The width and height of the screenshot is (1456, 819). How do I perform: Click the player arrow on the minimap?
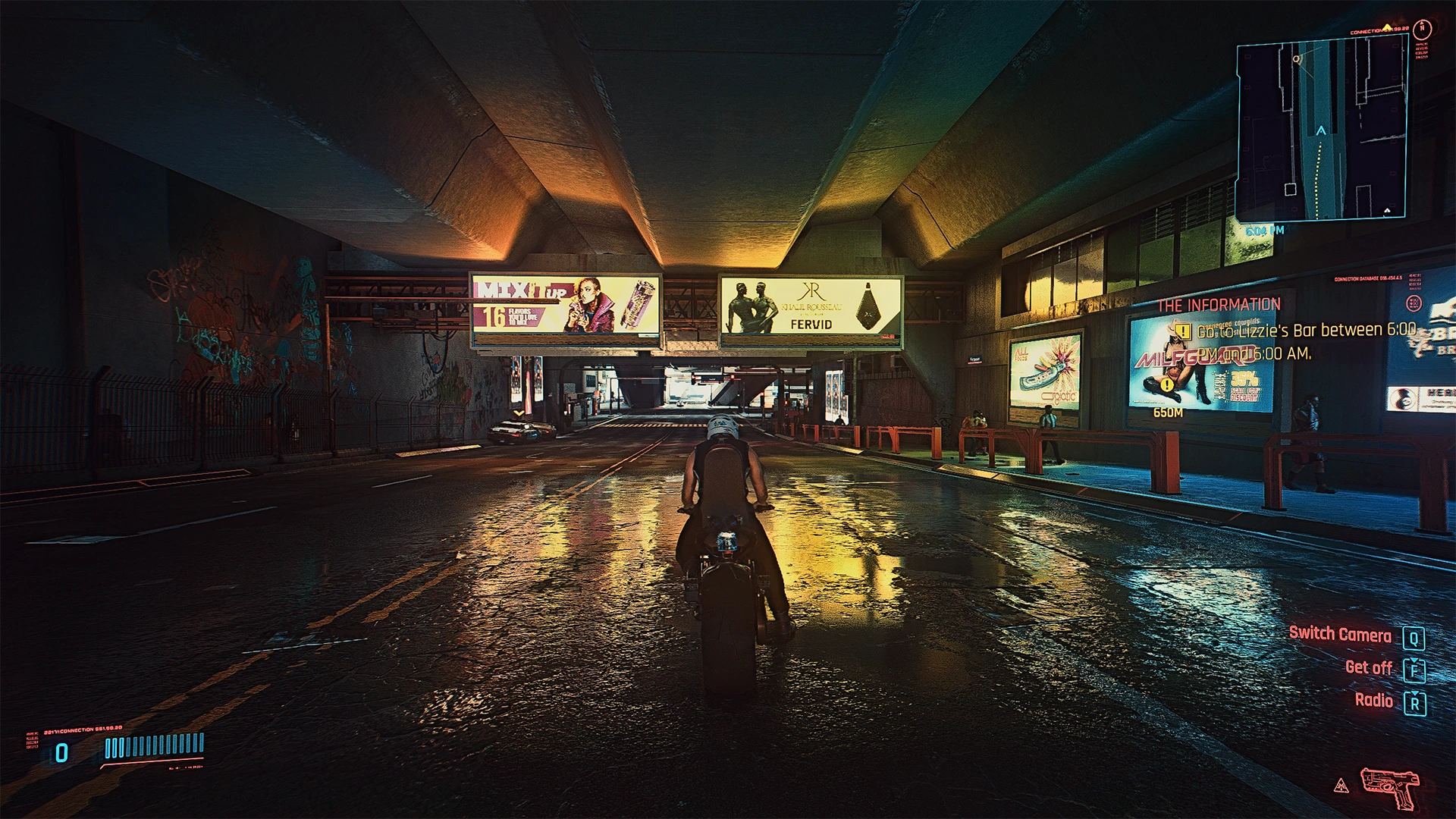tap(1319, 131)
